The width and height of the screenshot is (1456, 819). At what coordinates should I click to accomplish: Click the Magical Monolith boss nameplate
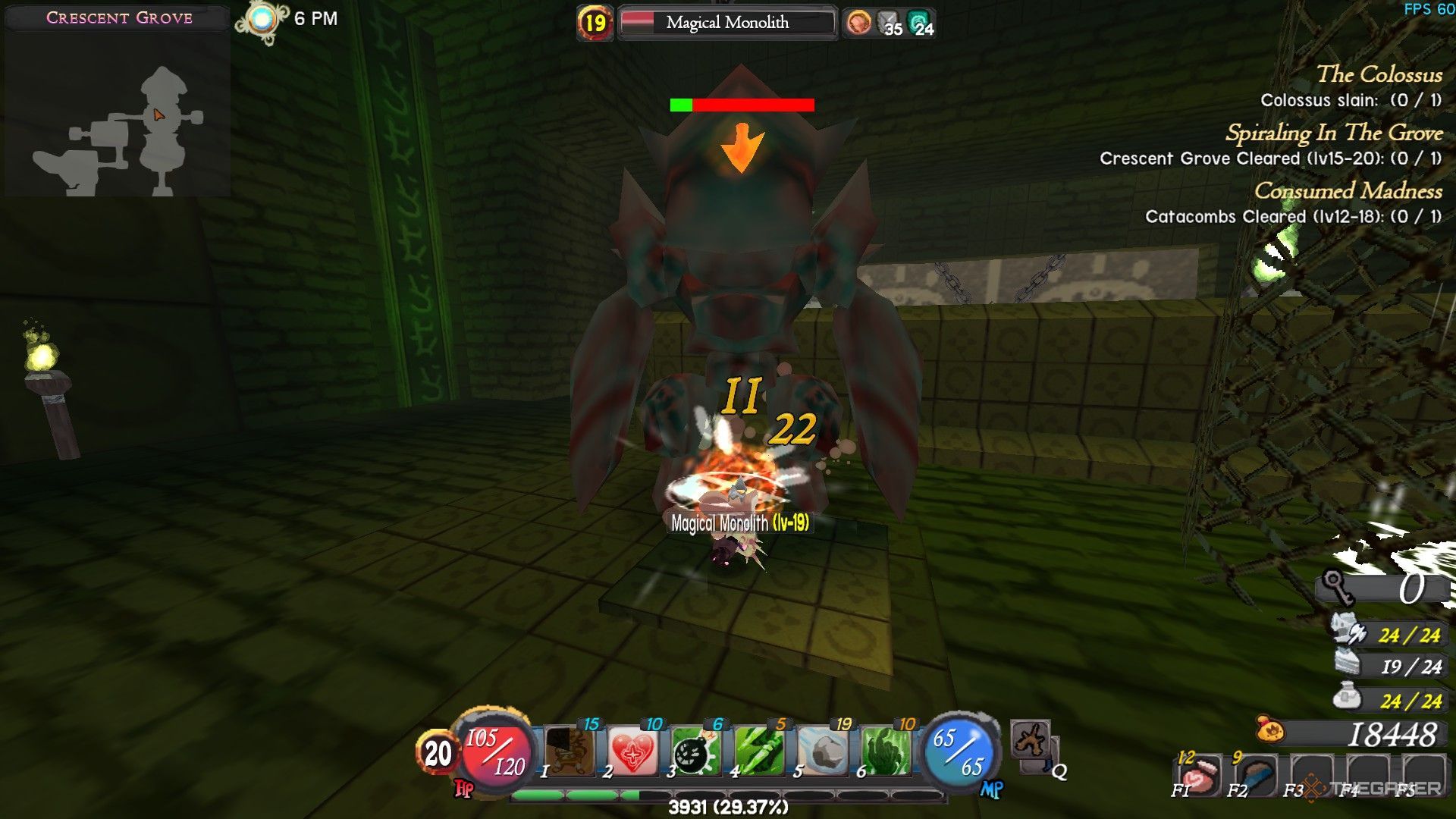tap(727, 23)
